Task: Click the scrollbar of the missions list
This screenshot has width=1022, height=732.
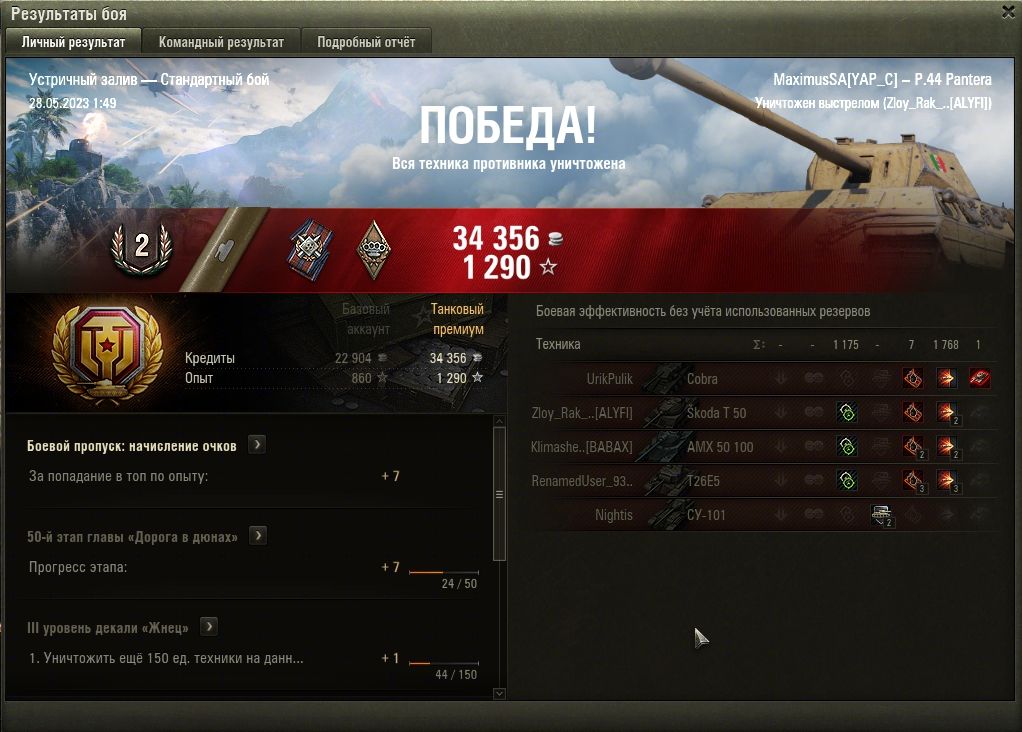Action: pyautogui.click(x=500, y=494)
